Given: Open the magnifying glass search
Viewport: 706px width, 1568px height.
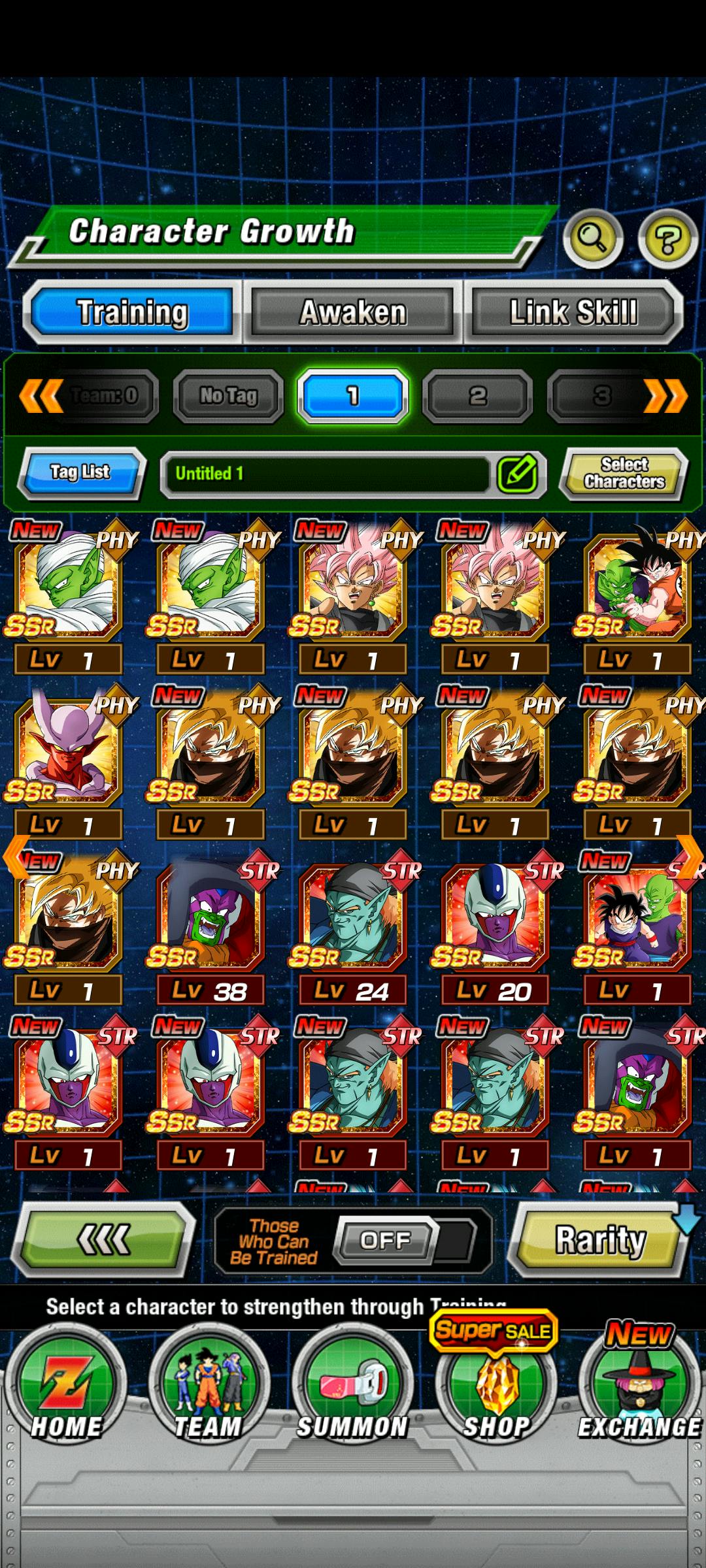Looking at the screenshot, I should (x=592, y=239).
